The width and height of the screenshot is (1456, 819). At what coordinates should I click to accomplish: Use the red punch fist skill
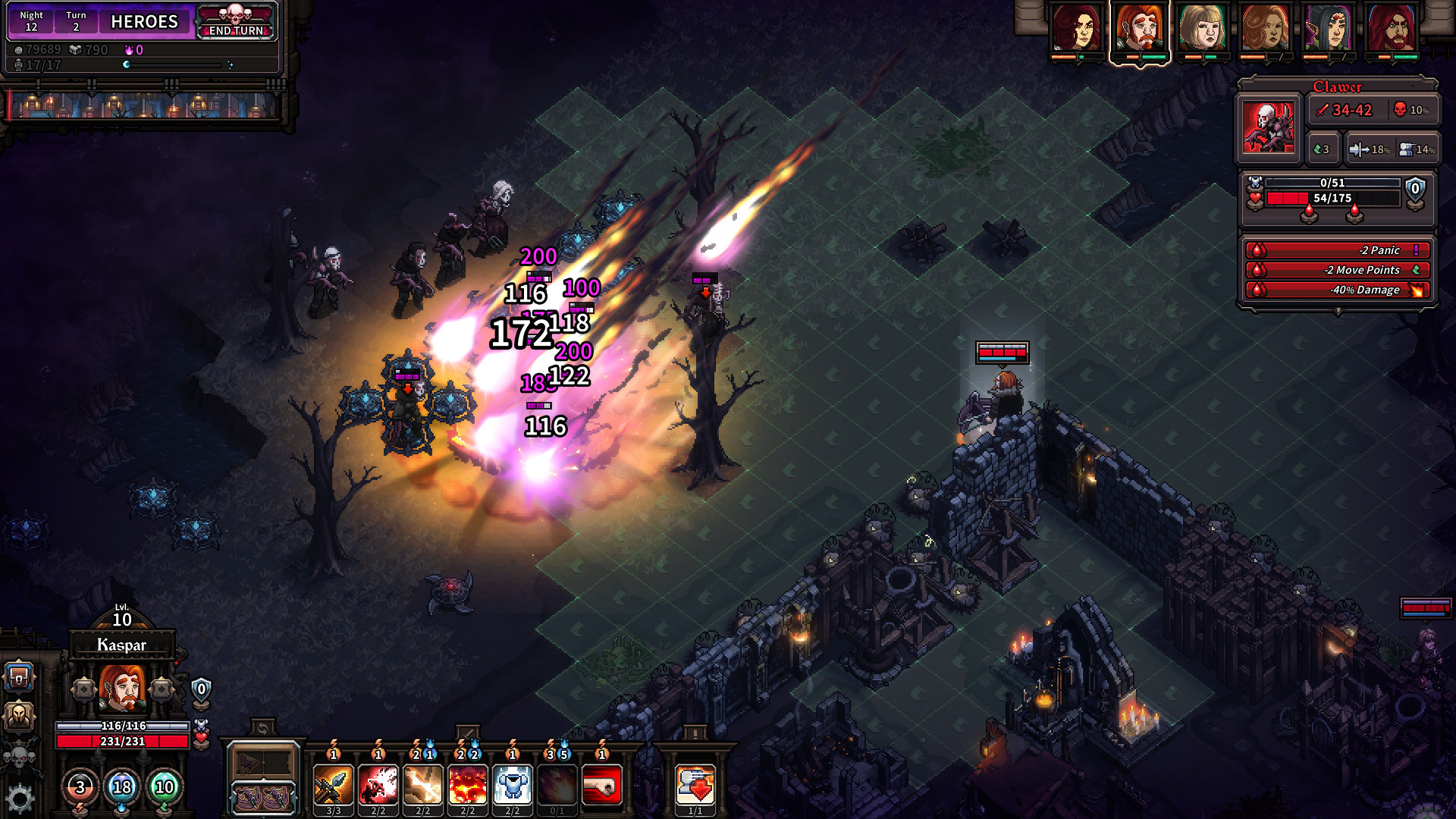coord(602,785)
